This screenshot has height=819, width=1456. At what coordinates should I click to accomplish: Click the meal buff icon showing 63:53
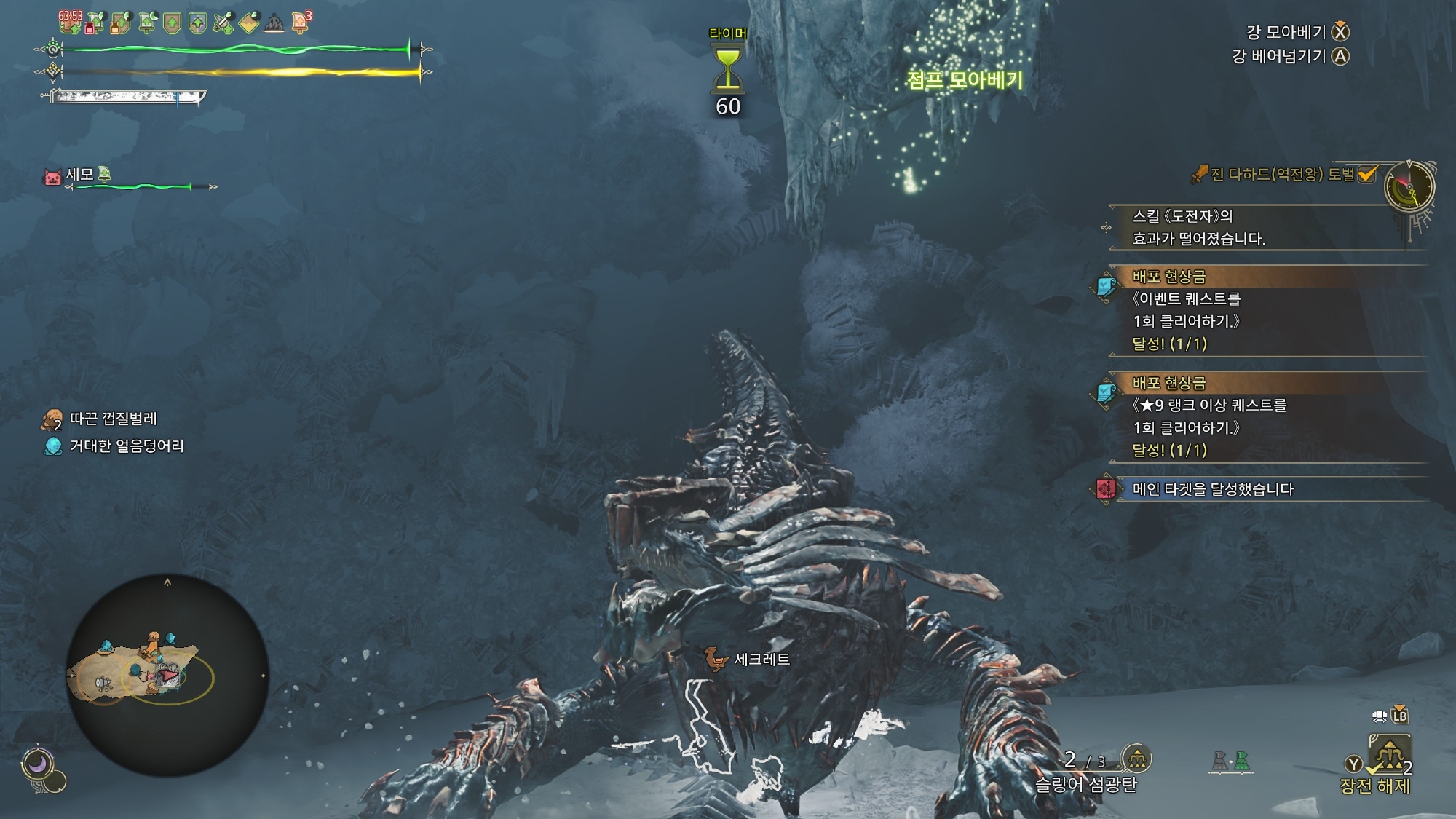click(x=71, y=22)
